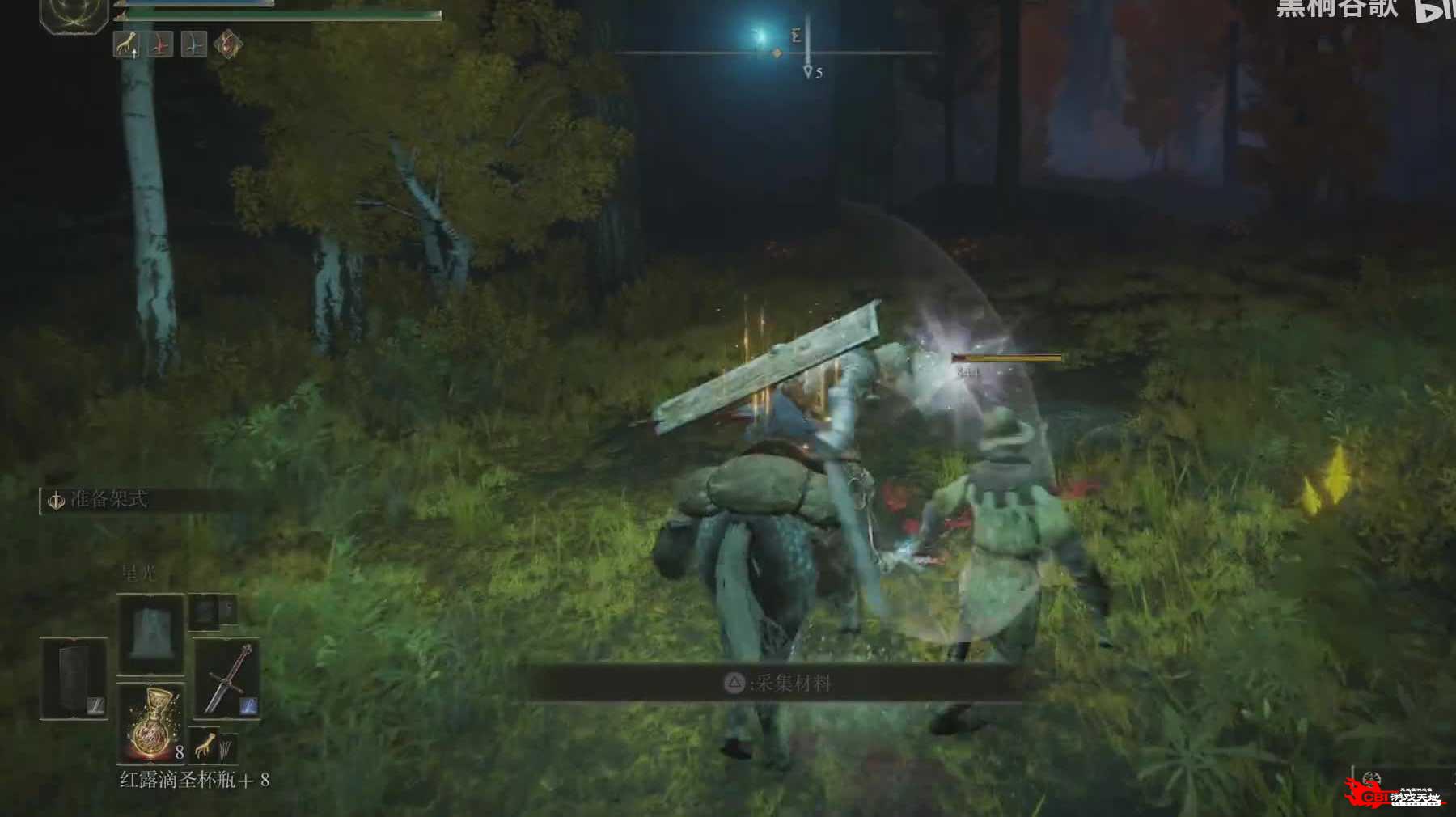Select the greatsword right-hand weapon slot

click(226, 679)
